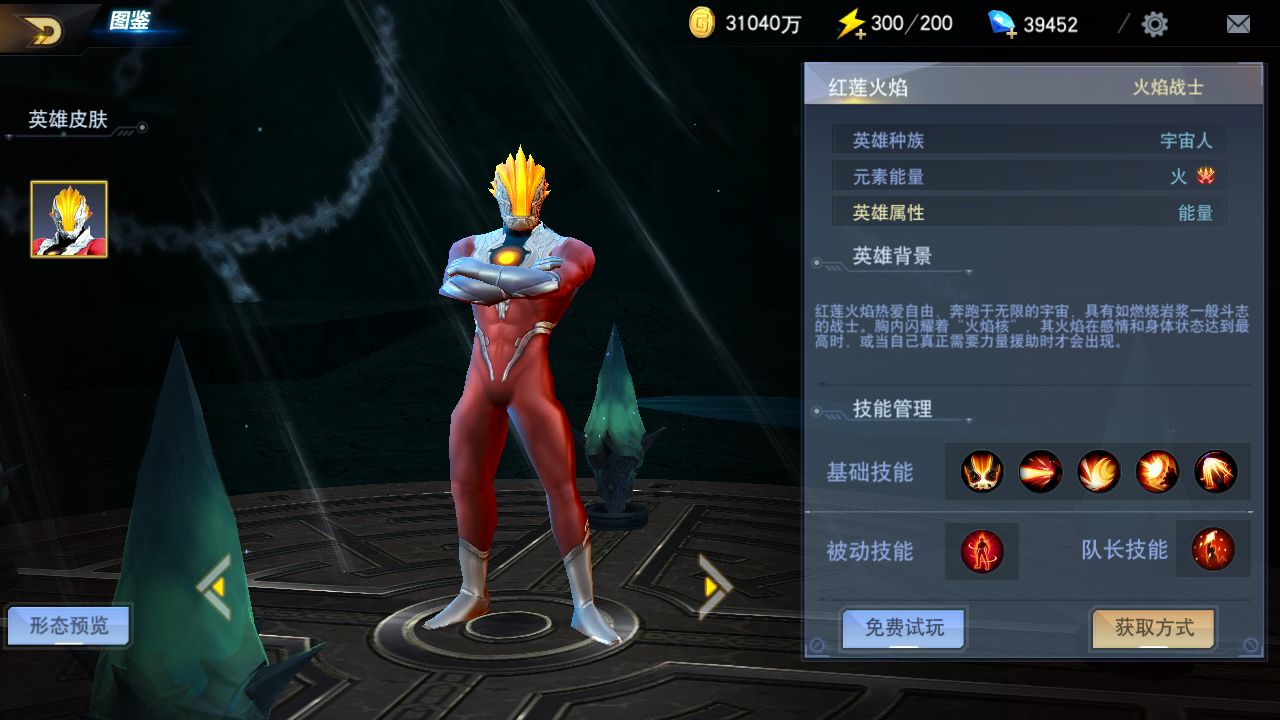The image size is (1280, 720).
Task: Show the previous hero with left arrow
Action: point(215,587)
